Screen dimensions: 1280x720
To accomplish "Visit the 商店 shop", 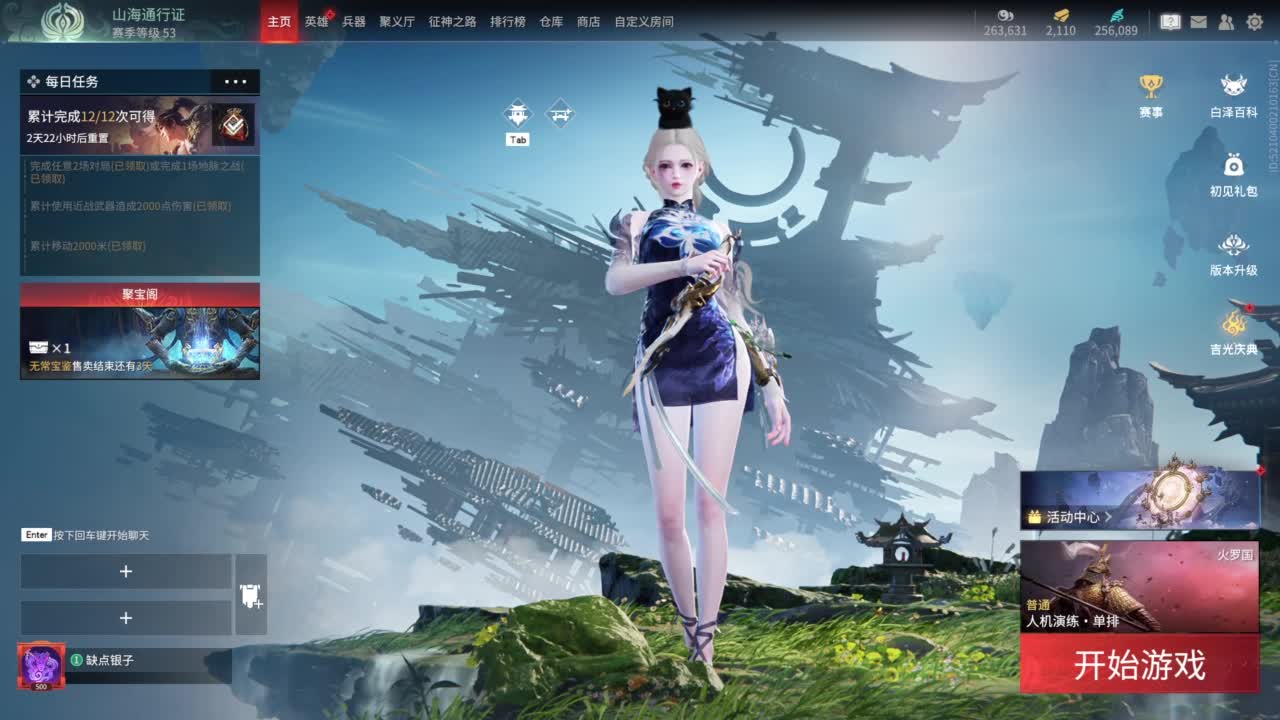I will pos(589,21).
